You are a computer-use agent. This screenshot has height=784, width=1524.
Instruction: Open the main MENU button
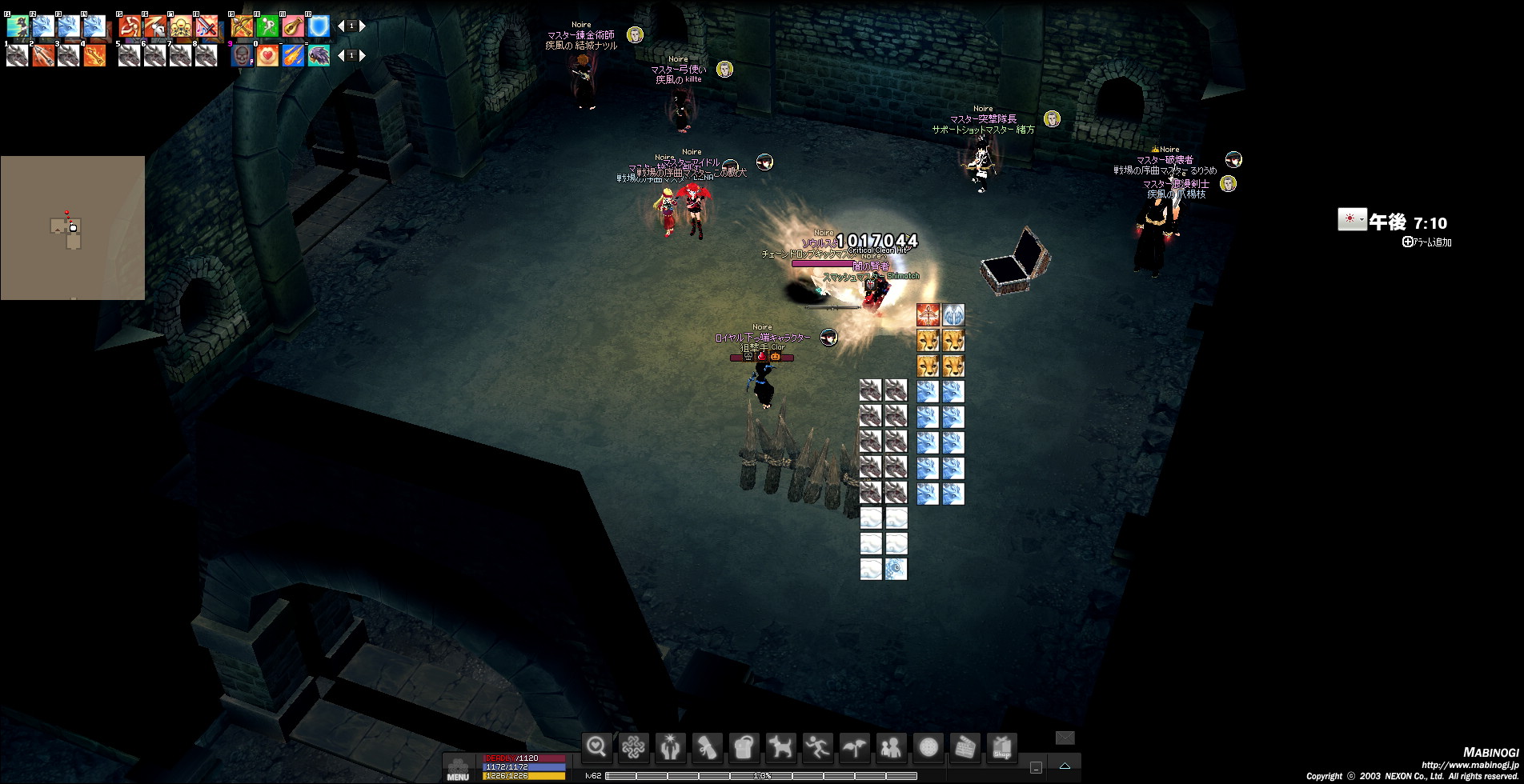[x=458, y=770]
